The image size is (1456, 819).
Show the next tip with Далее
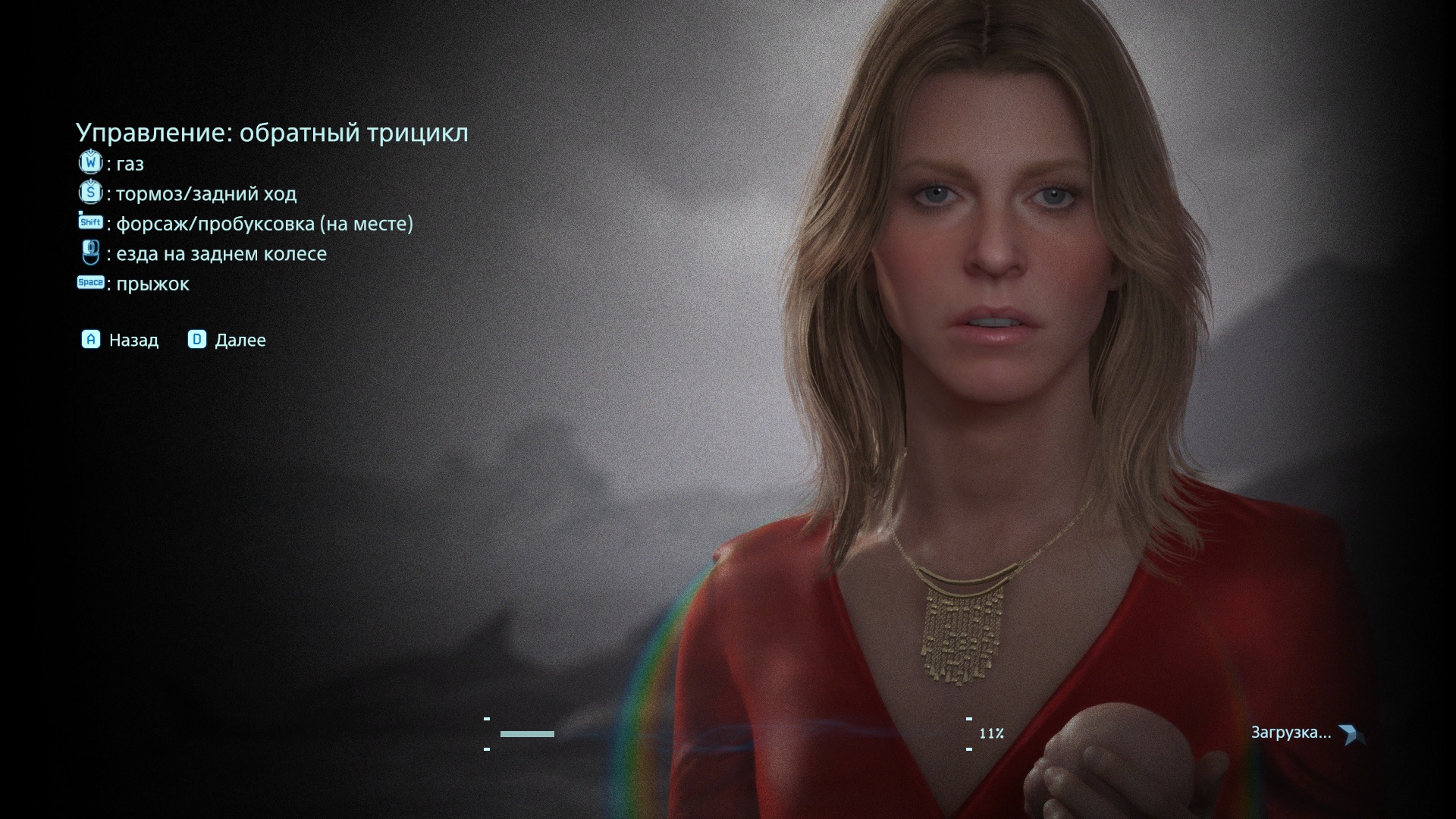(x=227, y=340)
